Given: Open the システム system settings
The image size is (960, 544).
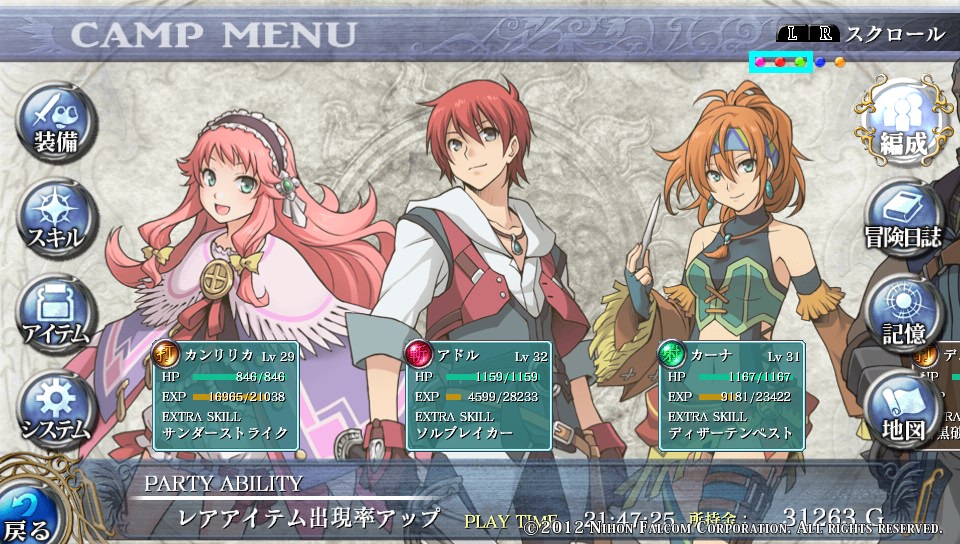Looking at the screenshot, I should click(56, 408).
